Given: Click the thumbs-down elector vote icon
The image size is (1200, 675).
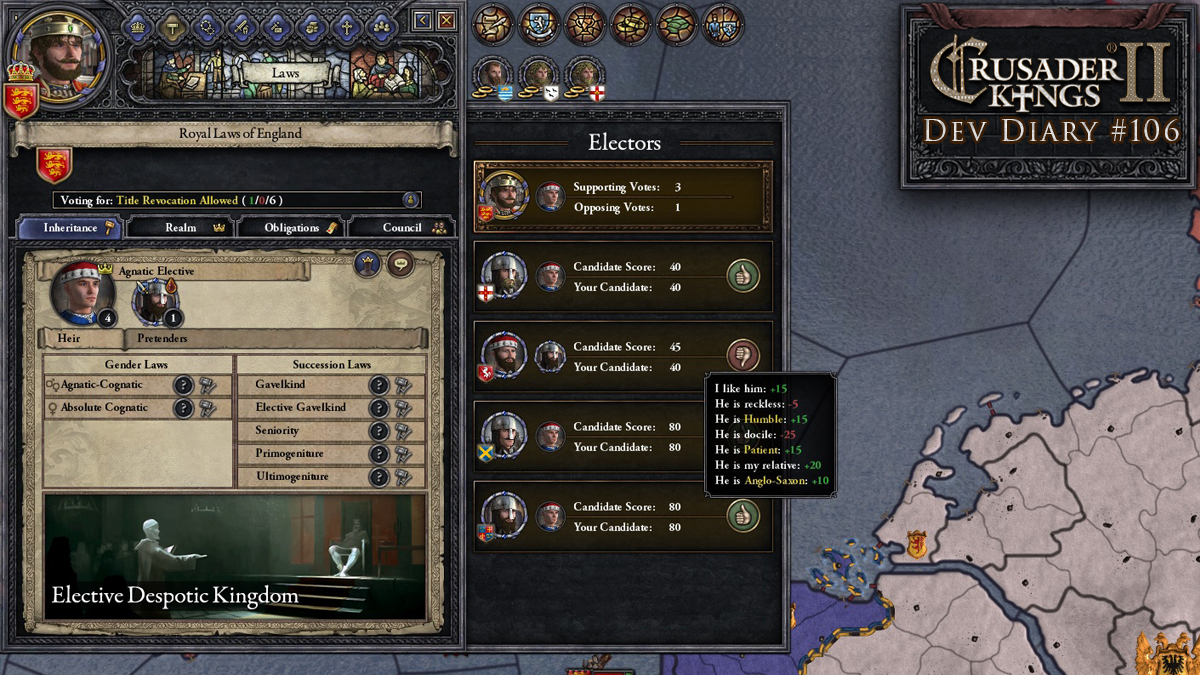Looking at the screenshot, I should pyautogui.click(x=743, y=355).
